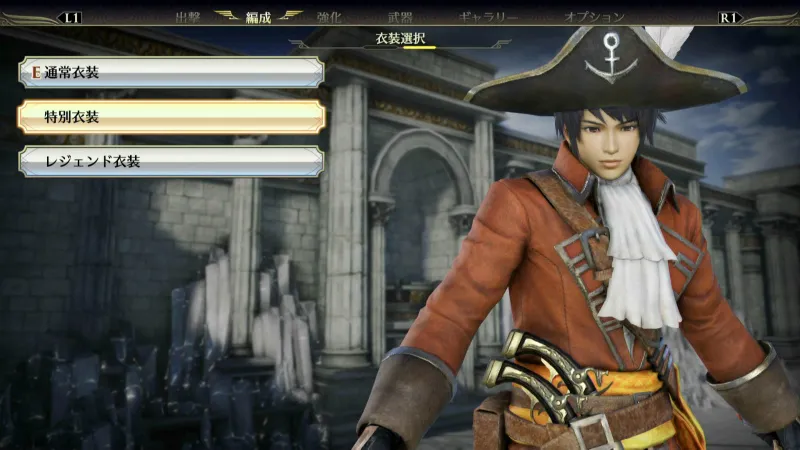Choose the 特別衣装 costume option

pos(170,117)
